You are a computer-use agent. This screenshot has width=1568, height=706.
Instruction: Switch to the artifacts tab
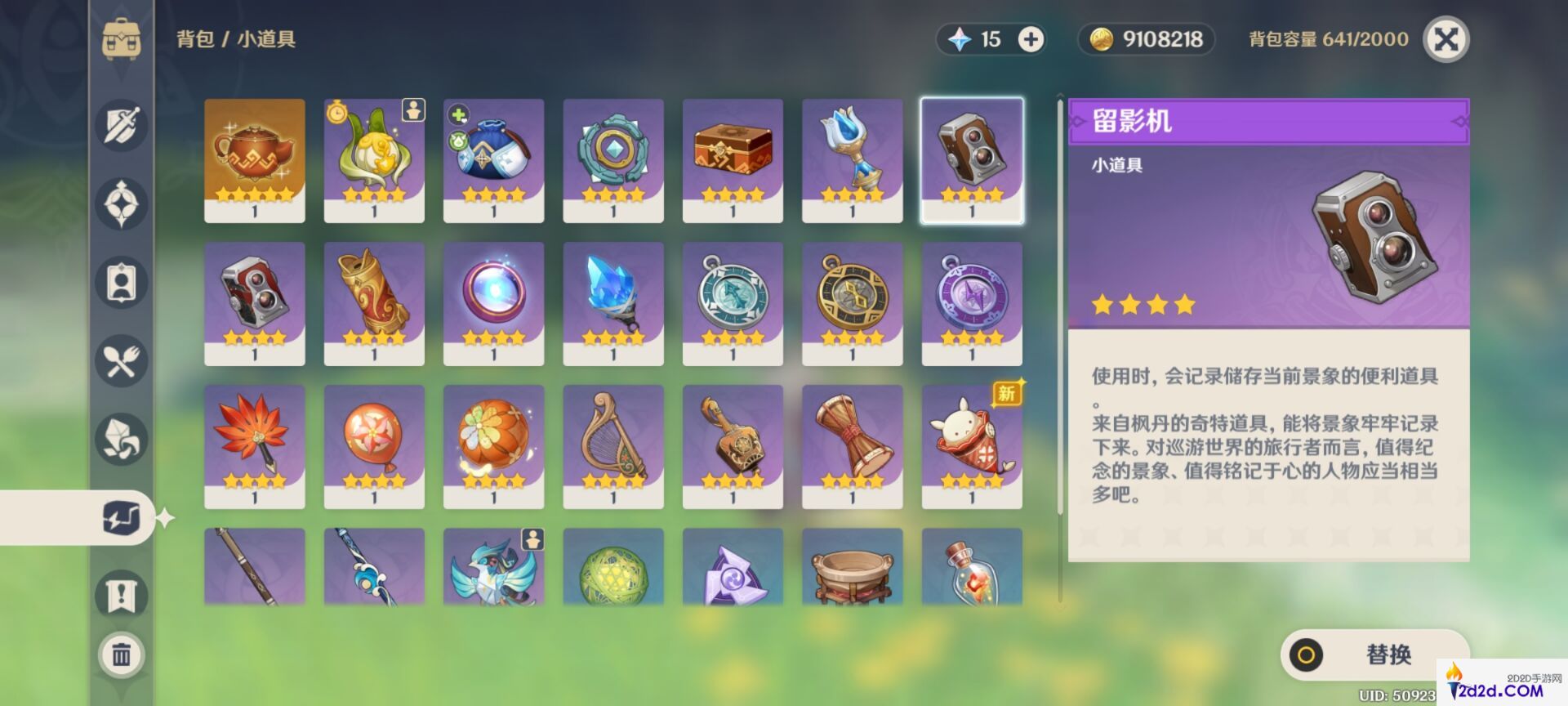coord(121,203)
